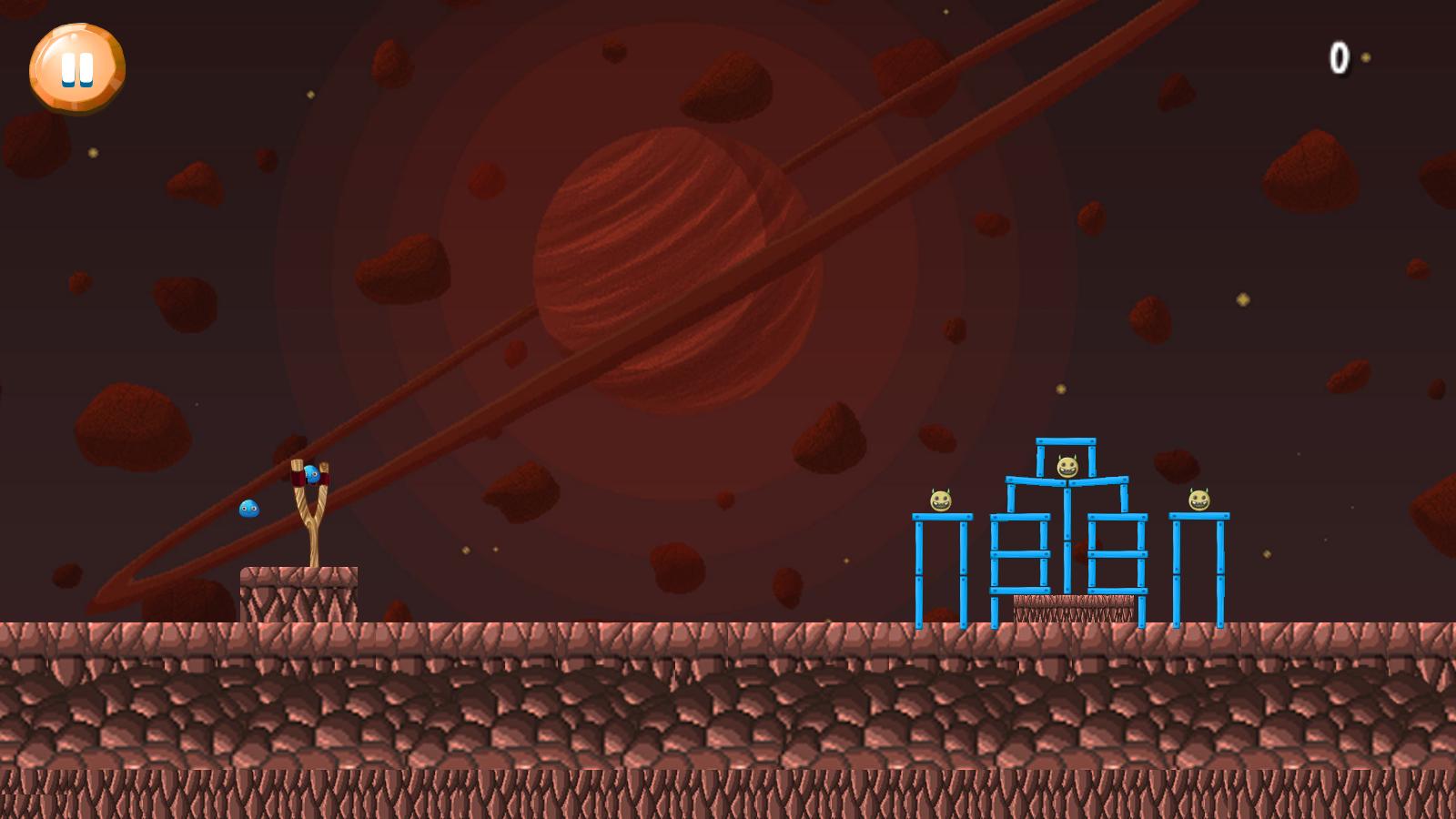Screen dimensions: 1456x819
Task: Click the rightmost vertical blue plank
Action: tap(1219, 571)
